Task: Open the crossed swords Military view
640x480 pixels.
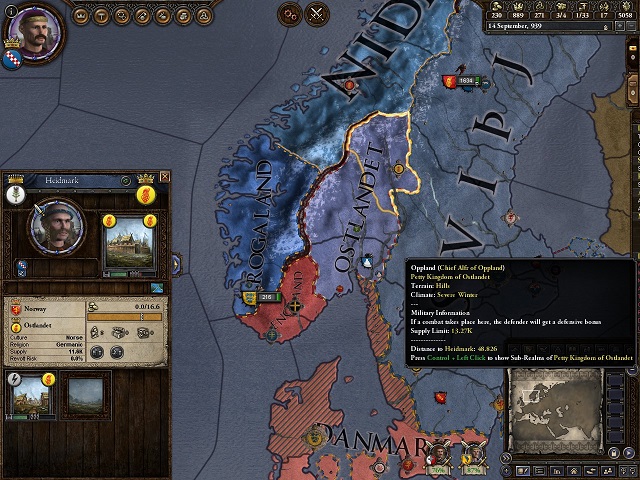Action: coord(318,14)
